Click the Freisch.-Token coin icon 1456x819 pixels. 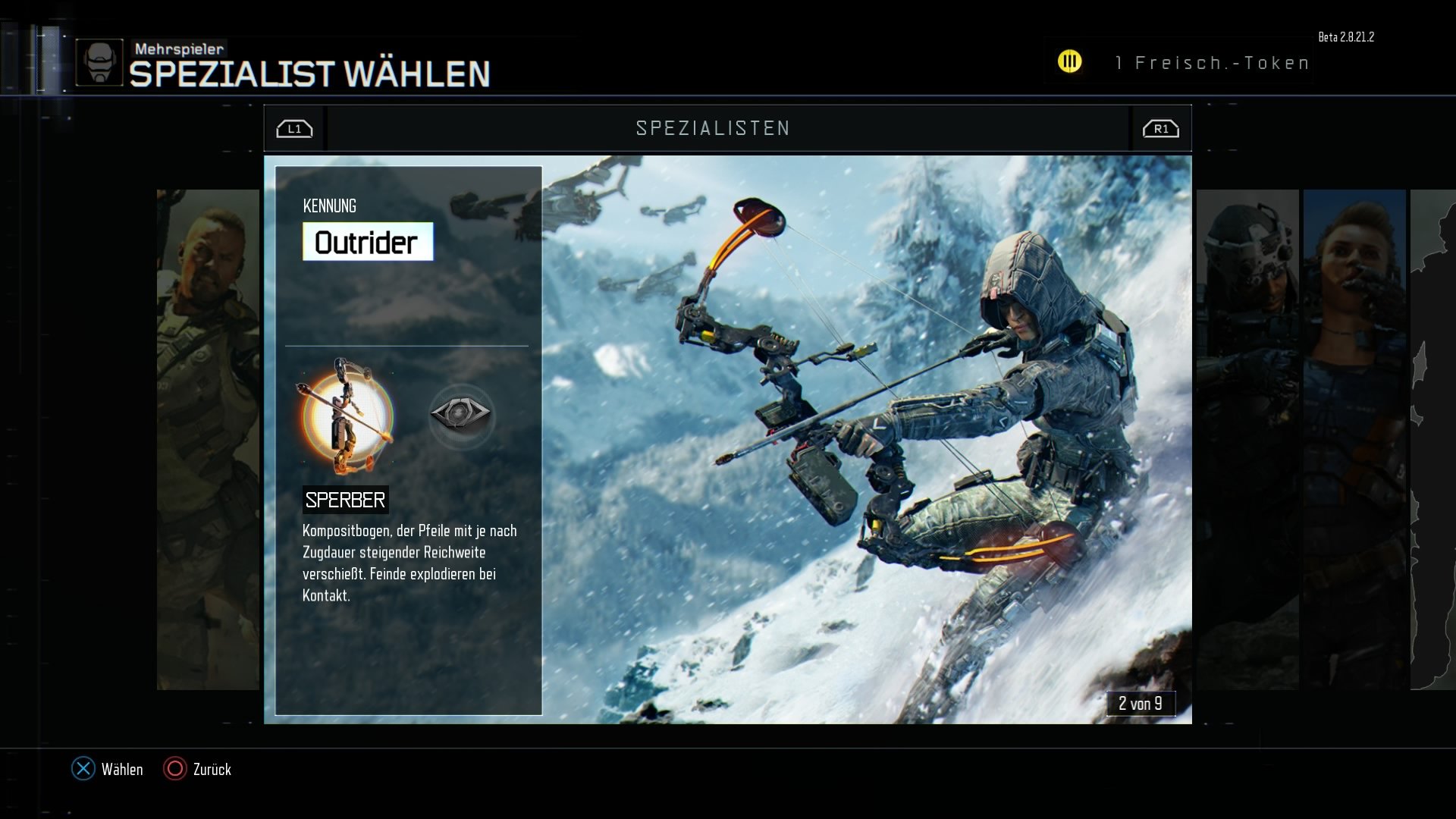pyautogui.click(x=1070, y=61)
